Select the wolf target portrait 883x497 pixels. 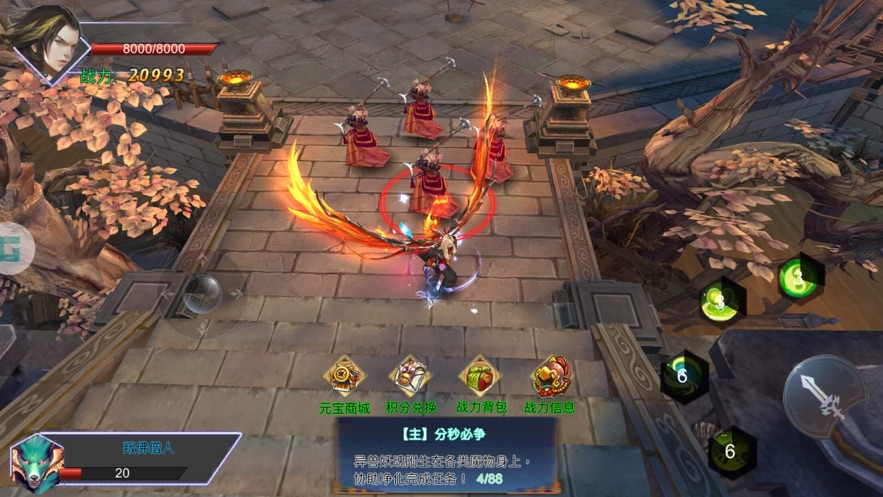pos(36,462)
